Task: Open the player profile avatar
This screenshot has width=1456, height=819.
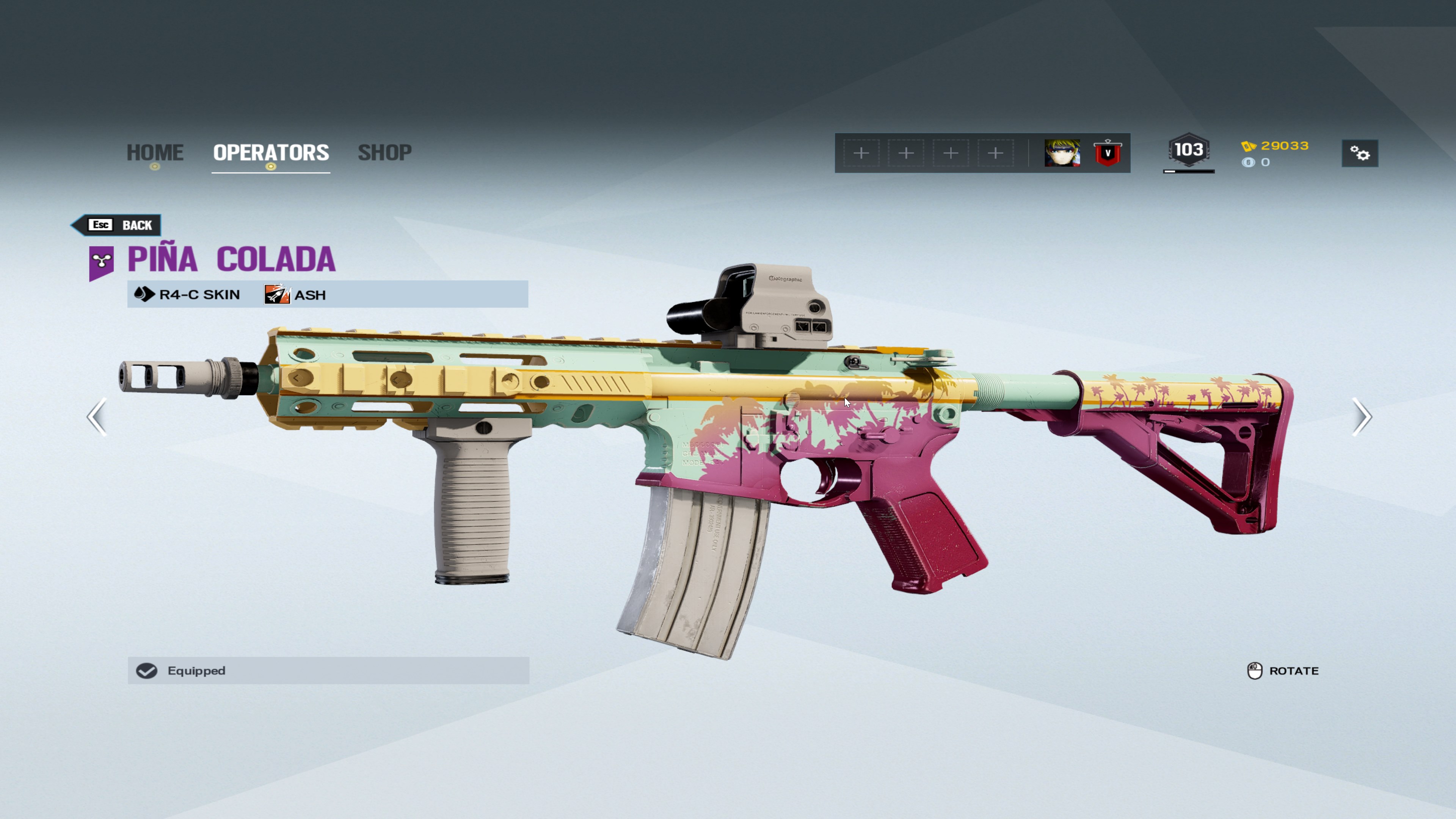Action: pos(1062,153)
